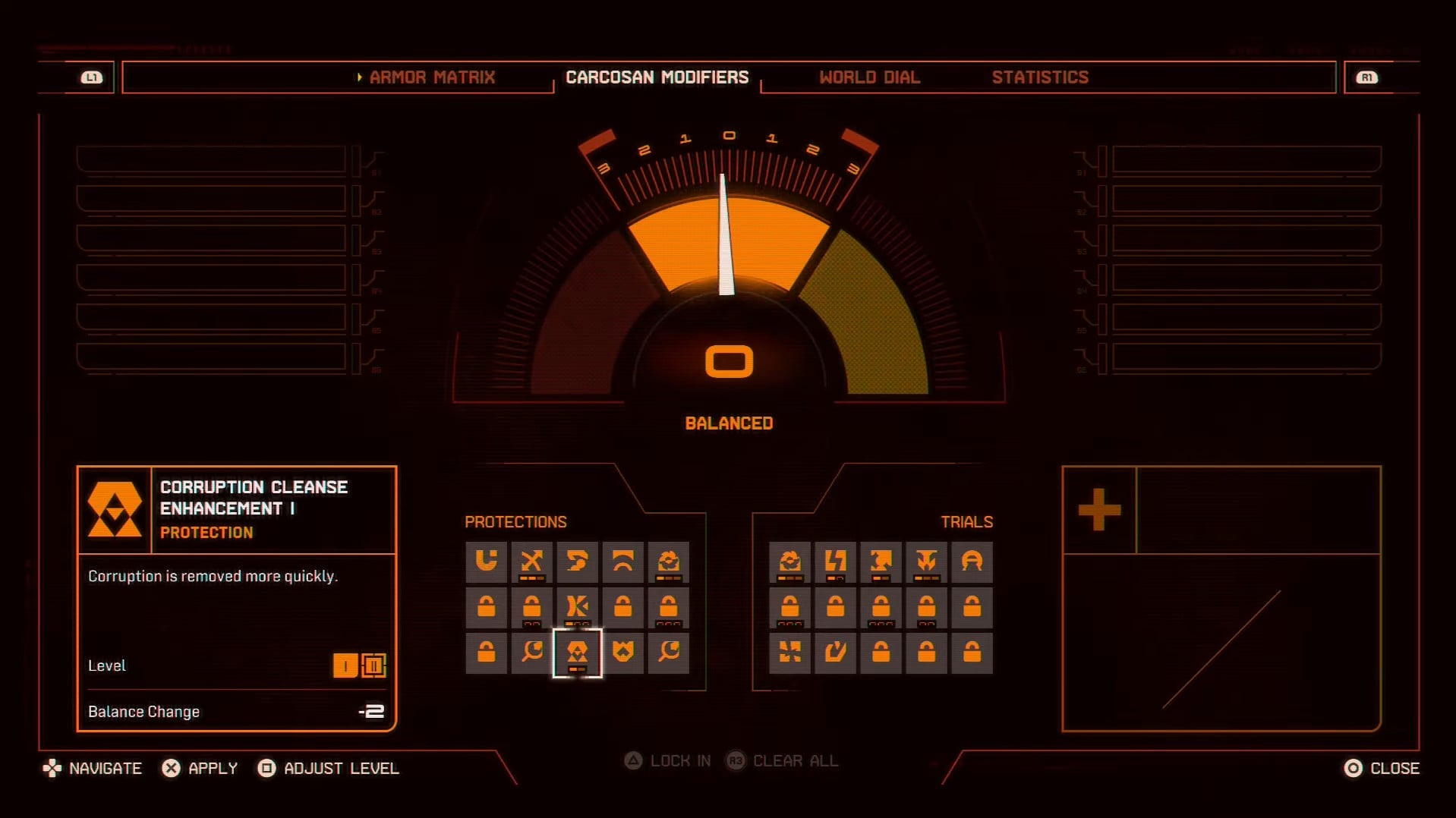Choose the downward arrows trial modifier
The width and height of the screenshot is (1456, 818).
926,562
